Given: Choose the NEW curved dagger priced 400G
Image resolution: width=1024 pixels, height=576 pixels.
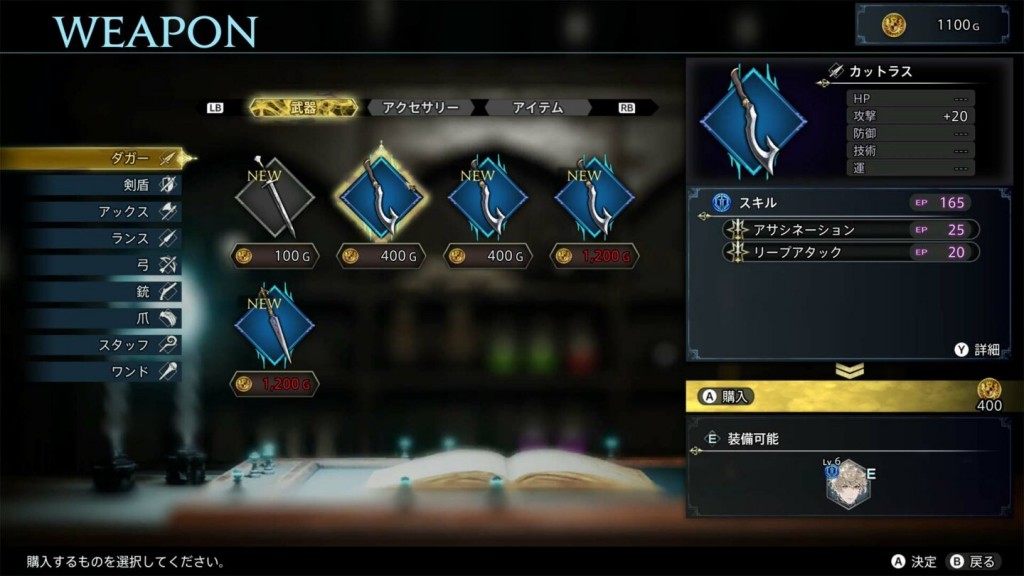Looking at the screenshot, I should point(488,198).
